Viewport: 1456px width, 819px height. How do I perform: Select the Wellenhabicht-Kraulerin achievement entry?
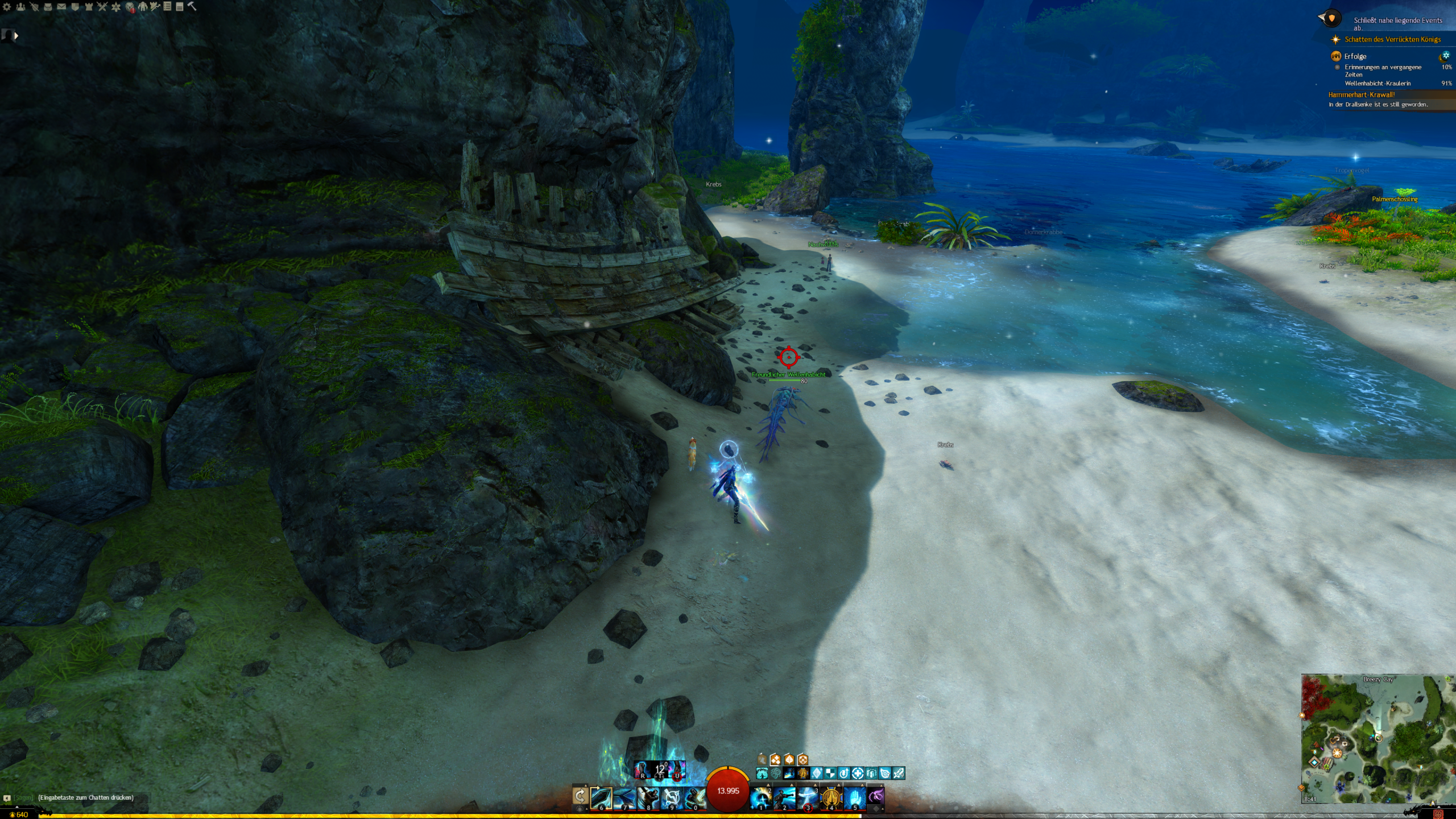[1377, 84]
